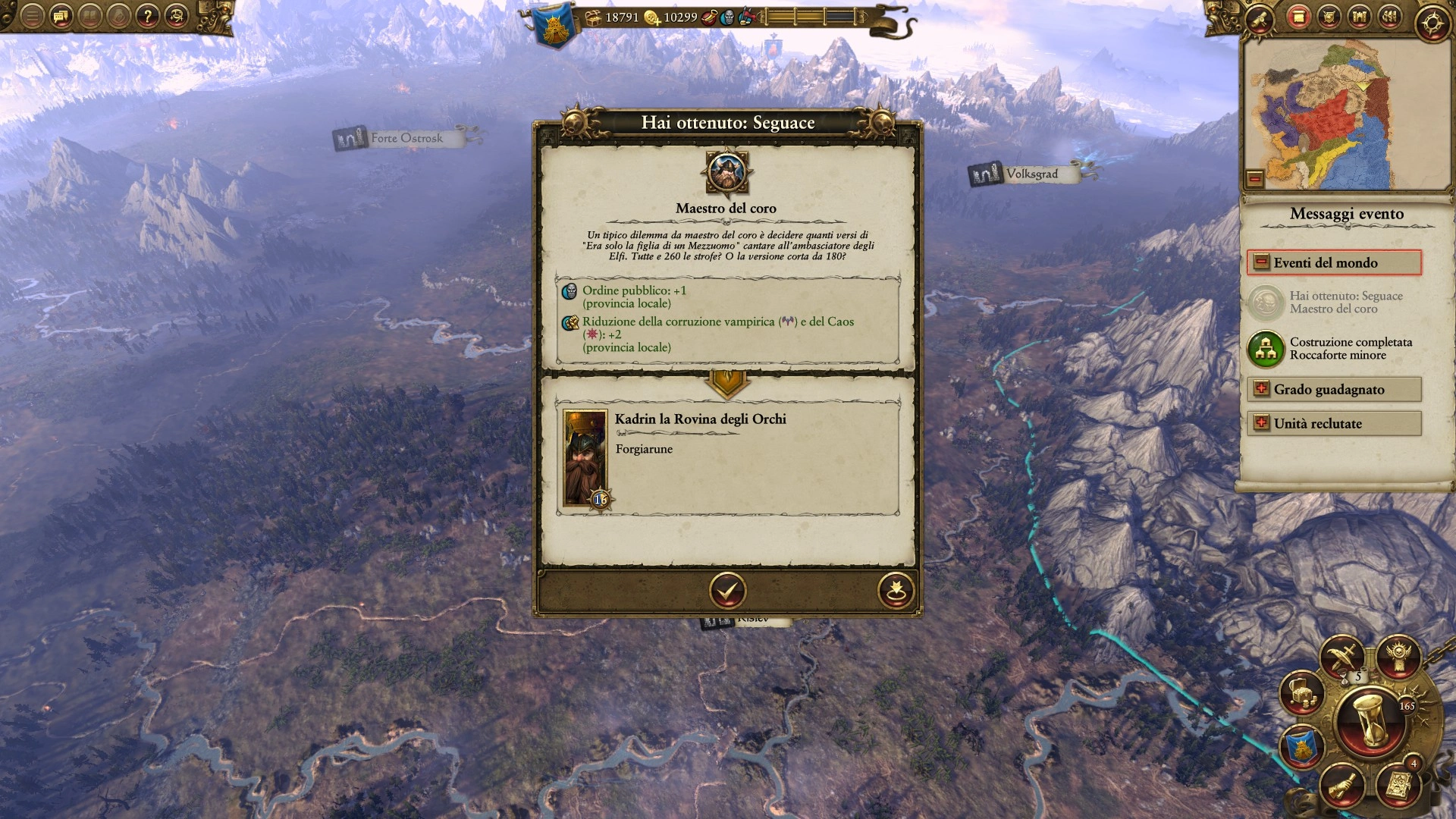This screenshot has width=1456, height=819.
Task: Open the help question mark button
Action: coord(147,16)
